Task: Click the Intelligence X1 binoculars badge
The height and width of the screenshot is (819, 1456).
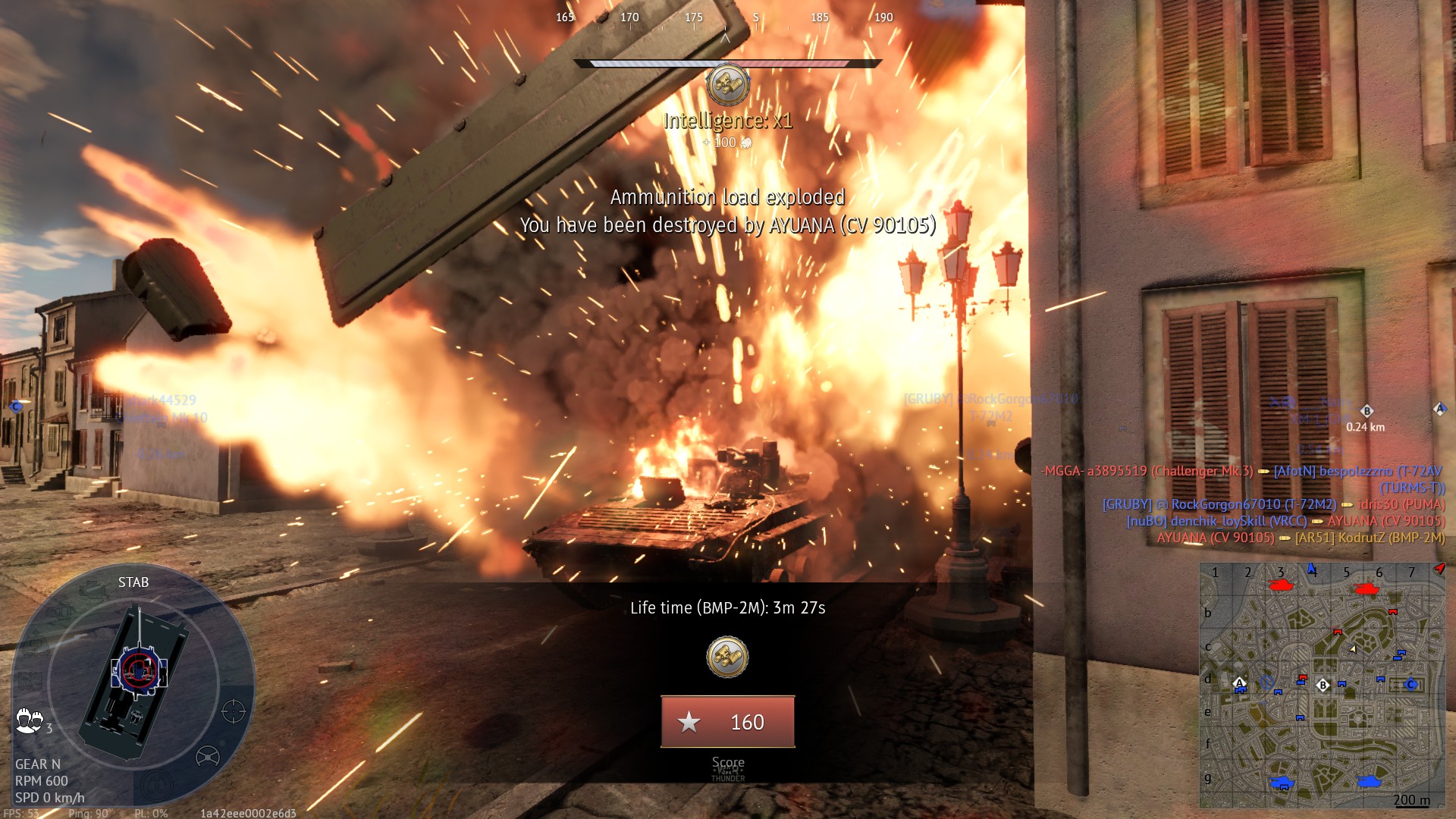Action: 727,83
